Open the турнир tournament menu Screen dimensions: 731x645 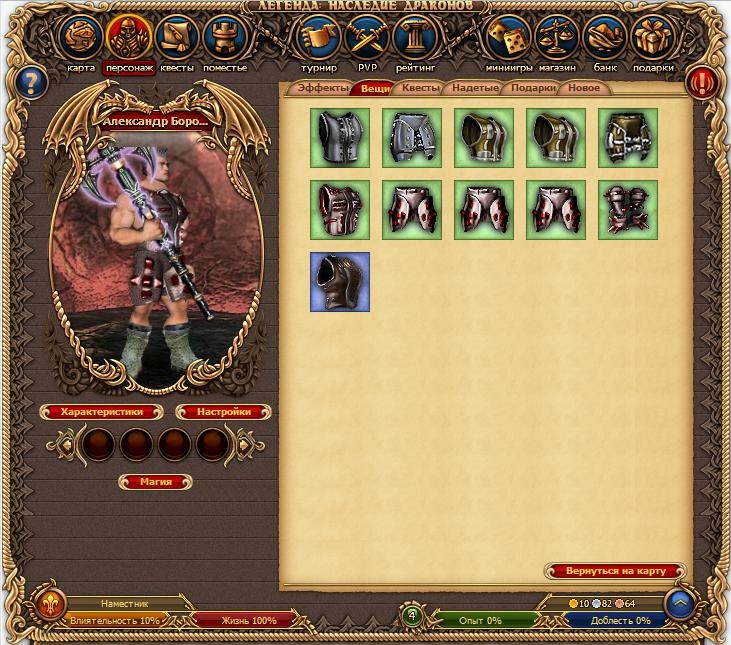coord(318,39)
